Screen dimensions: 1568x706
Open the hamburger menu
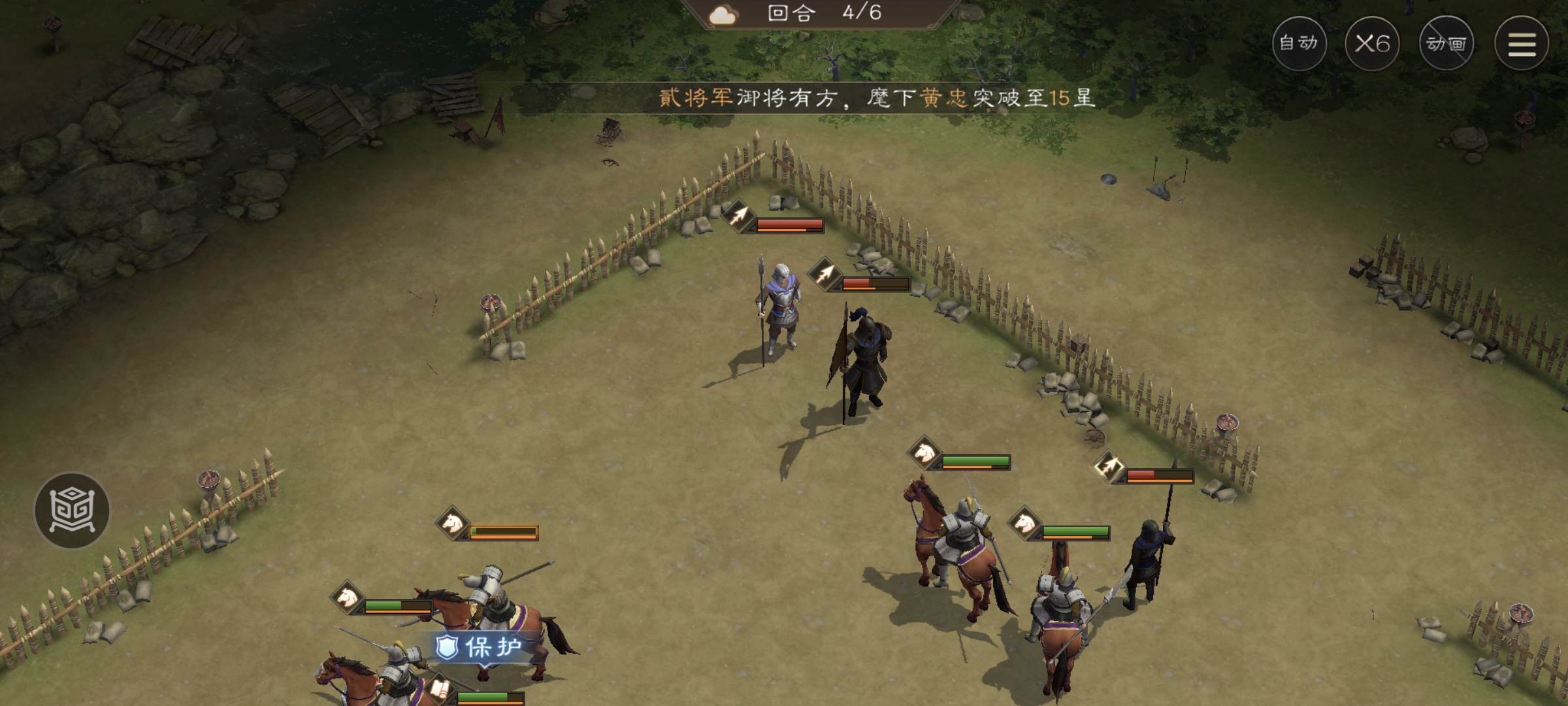pos(1522,43)
